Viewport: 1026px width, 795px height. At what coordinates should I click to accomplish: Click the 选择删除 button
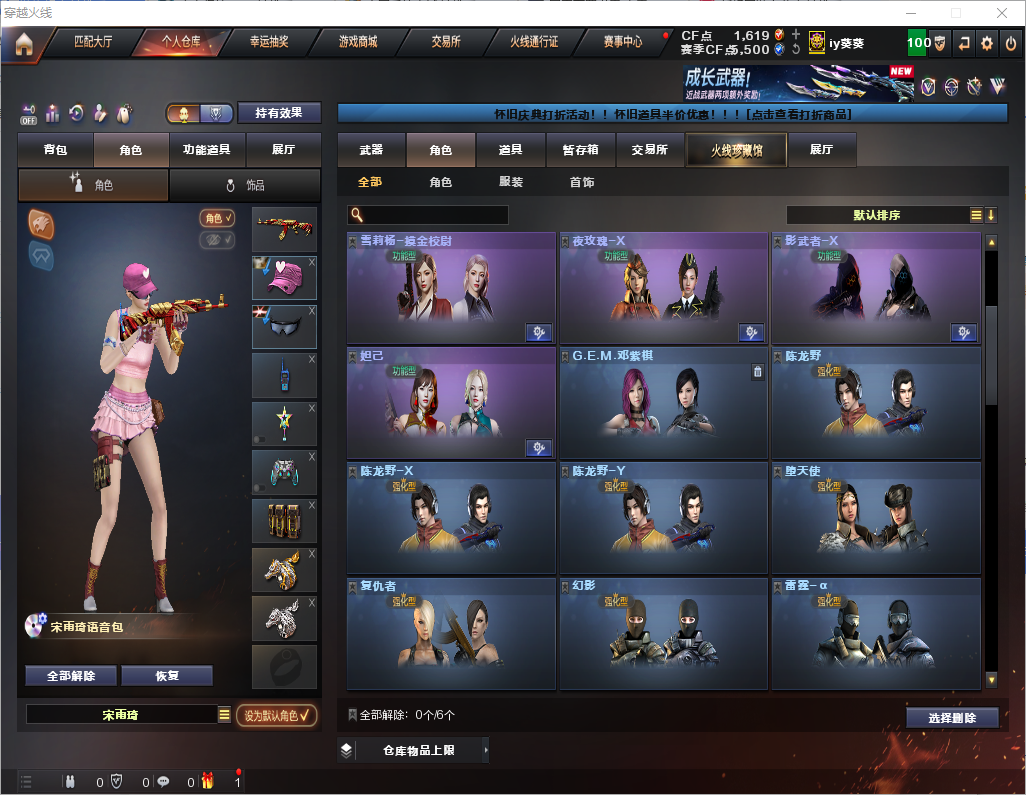point(952,718)
